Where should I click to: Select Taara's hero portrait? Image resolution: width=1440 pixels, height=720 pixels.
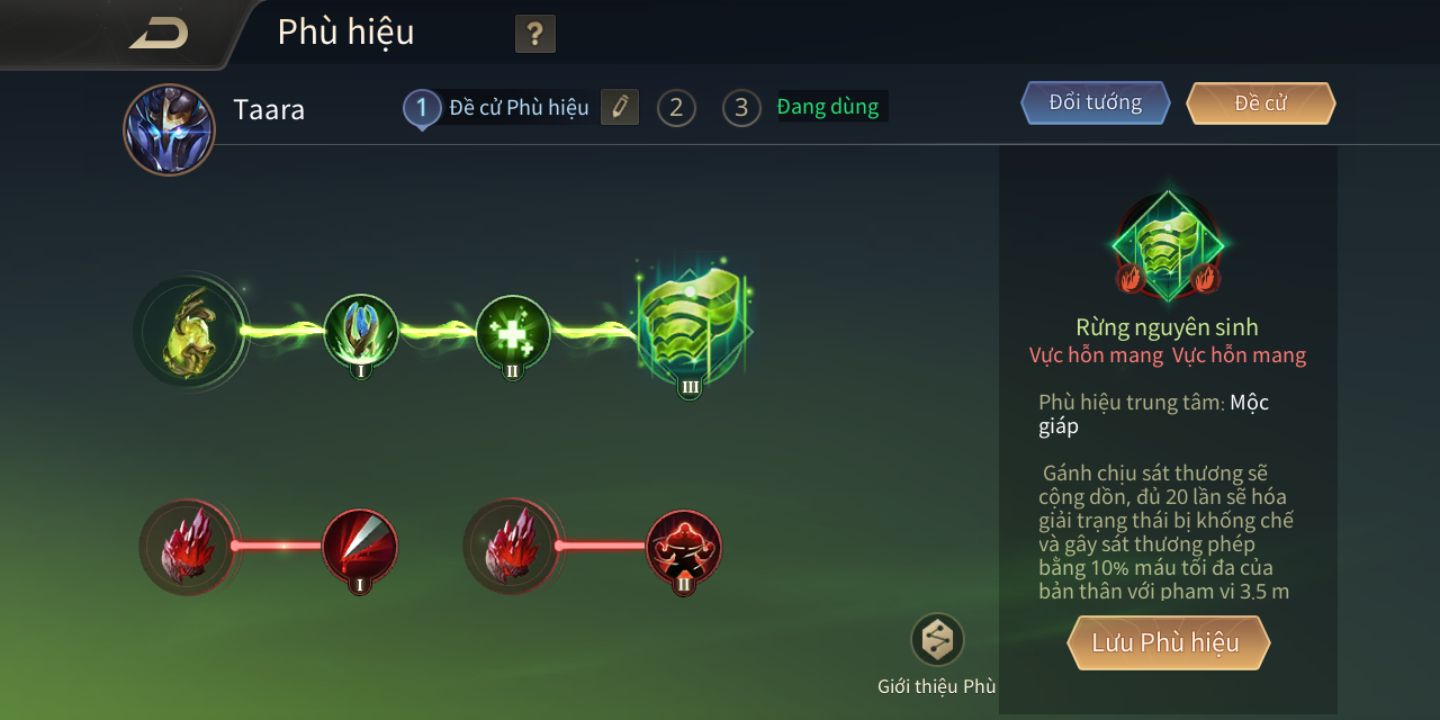168,129
